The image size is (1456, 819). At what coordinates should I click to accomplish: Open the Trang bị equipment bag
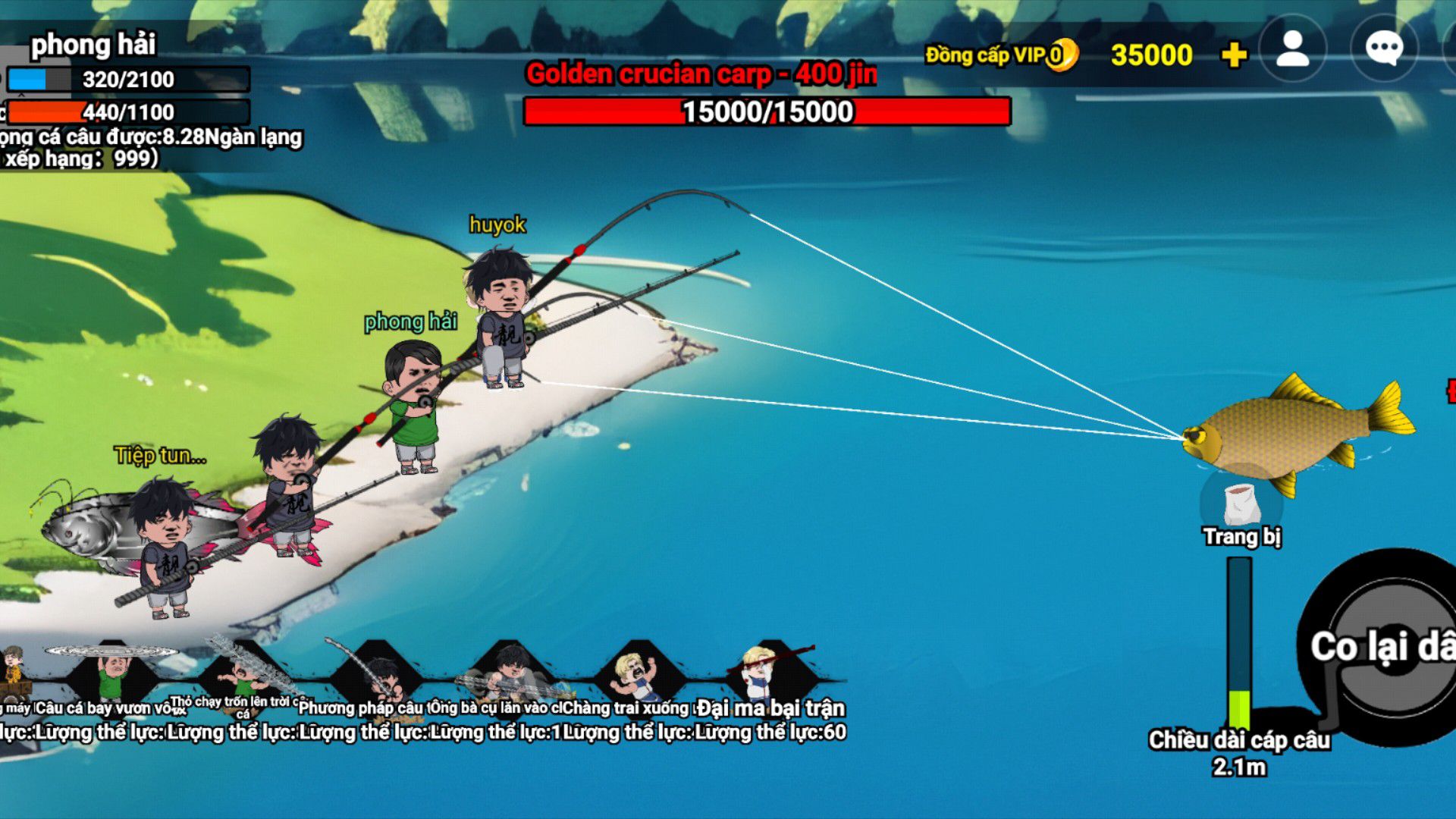(1241, 502)
